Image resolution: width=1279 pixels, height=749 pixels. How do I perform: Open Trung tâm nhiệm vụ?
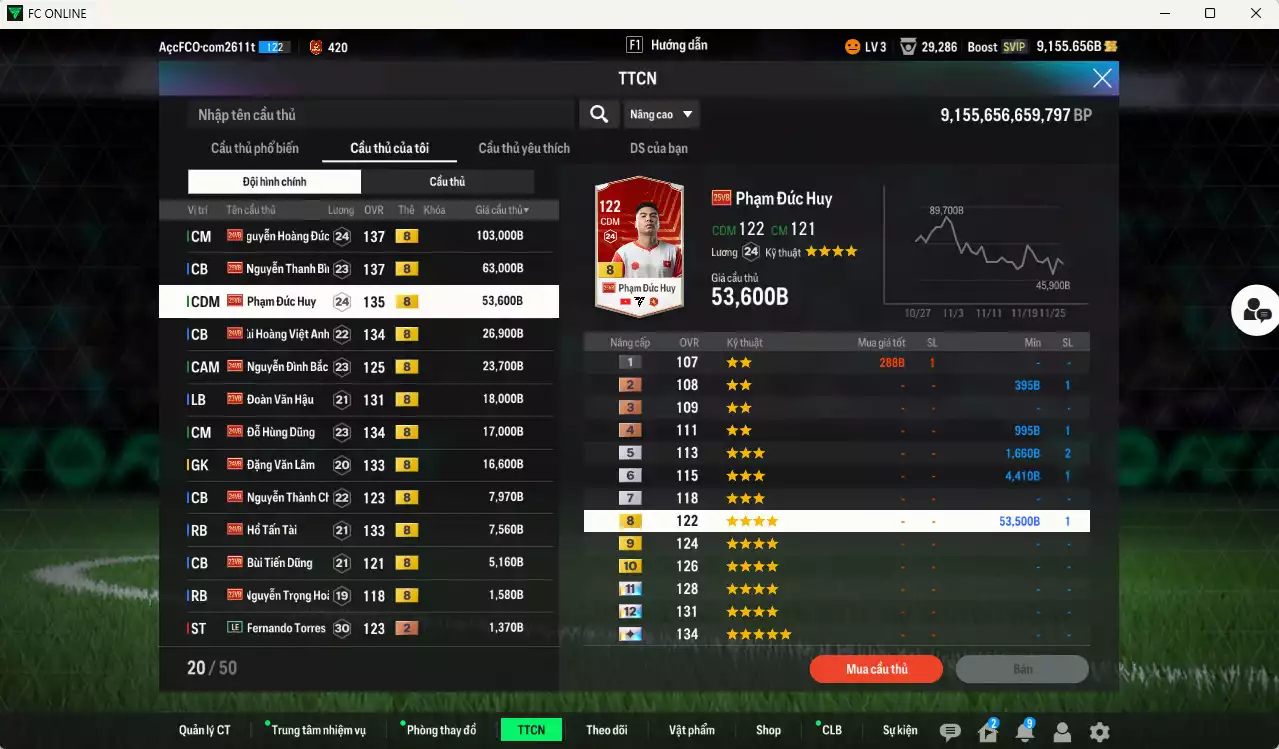click(318, 730)
